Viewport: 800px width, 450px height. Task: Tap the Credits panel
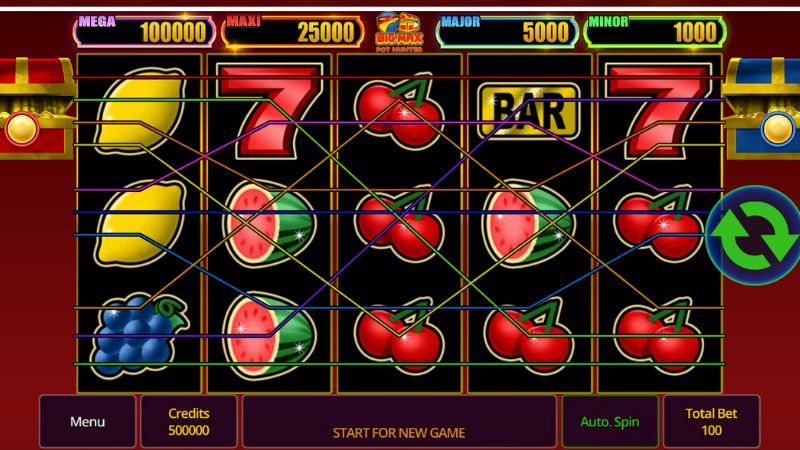coord(189,421)
